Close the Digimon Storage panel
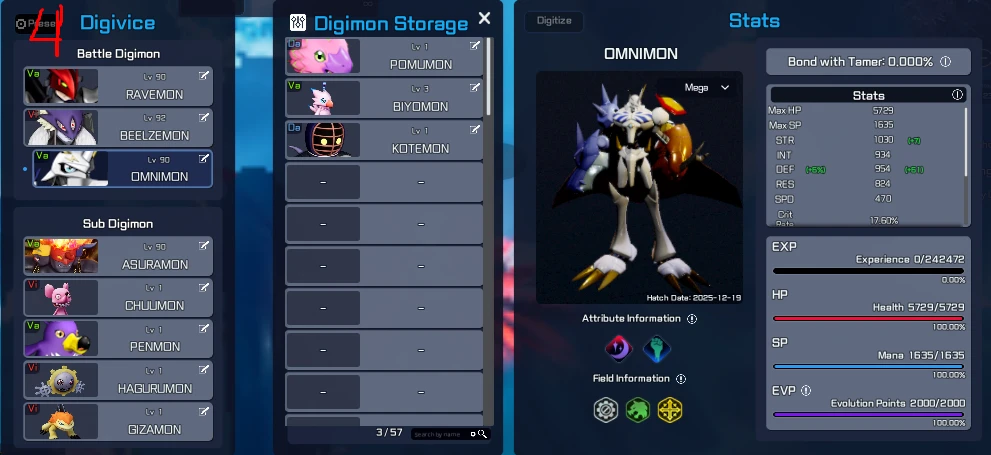Viewport: 991px width, 455px height. 485,18
